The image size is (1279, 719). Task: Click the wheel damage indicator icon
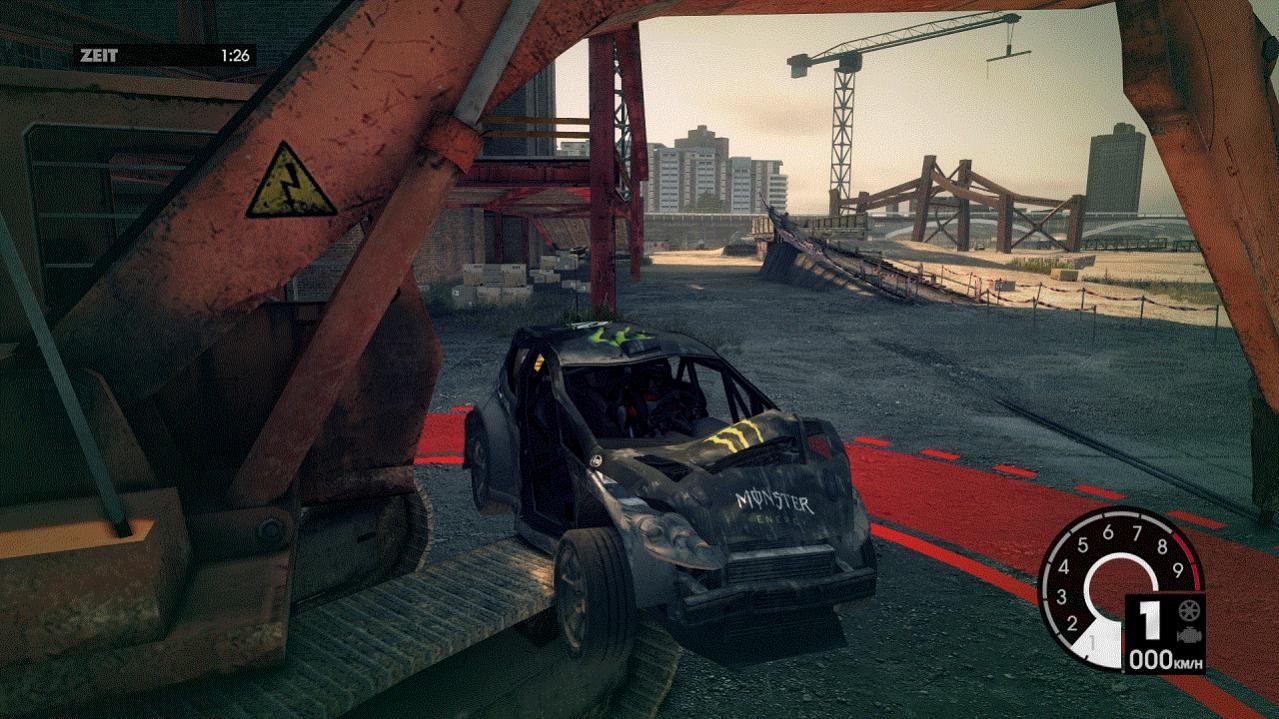tap(1190, 610)
